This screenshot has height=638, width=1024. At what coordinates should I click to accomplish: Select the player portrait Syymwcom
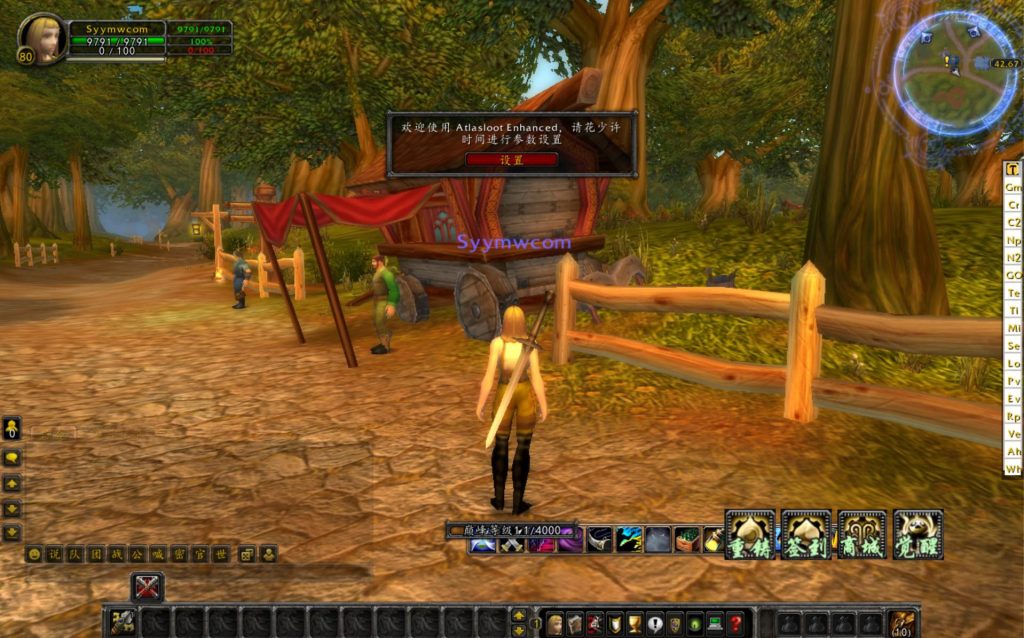[x=43, y=38]
